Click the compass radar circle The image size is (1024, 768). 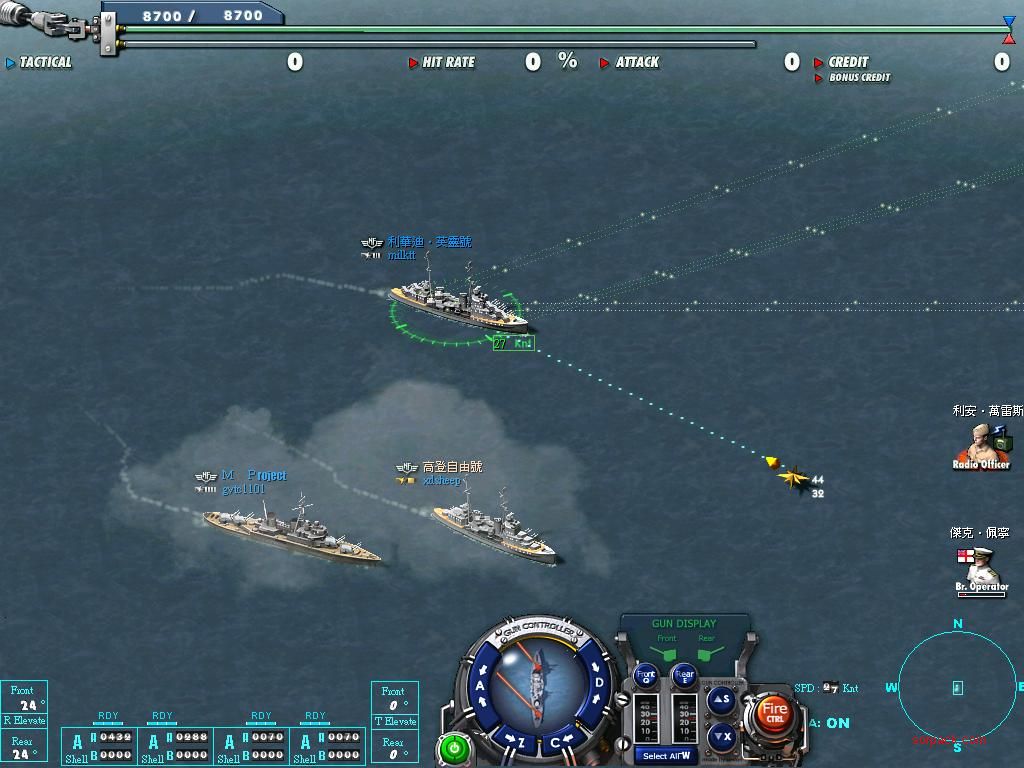[957, 688]
